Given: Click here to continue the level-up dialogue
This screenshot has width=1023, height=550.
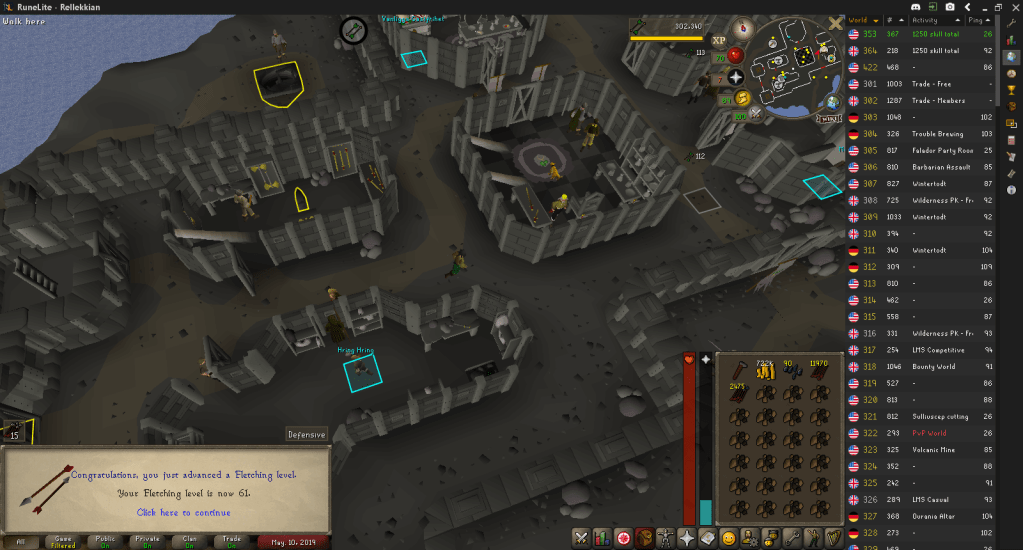Looking at the screenshot, I should (x=183, y=512).
